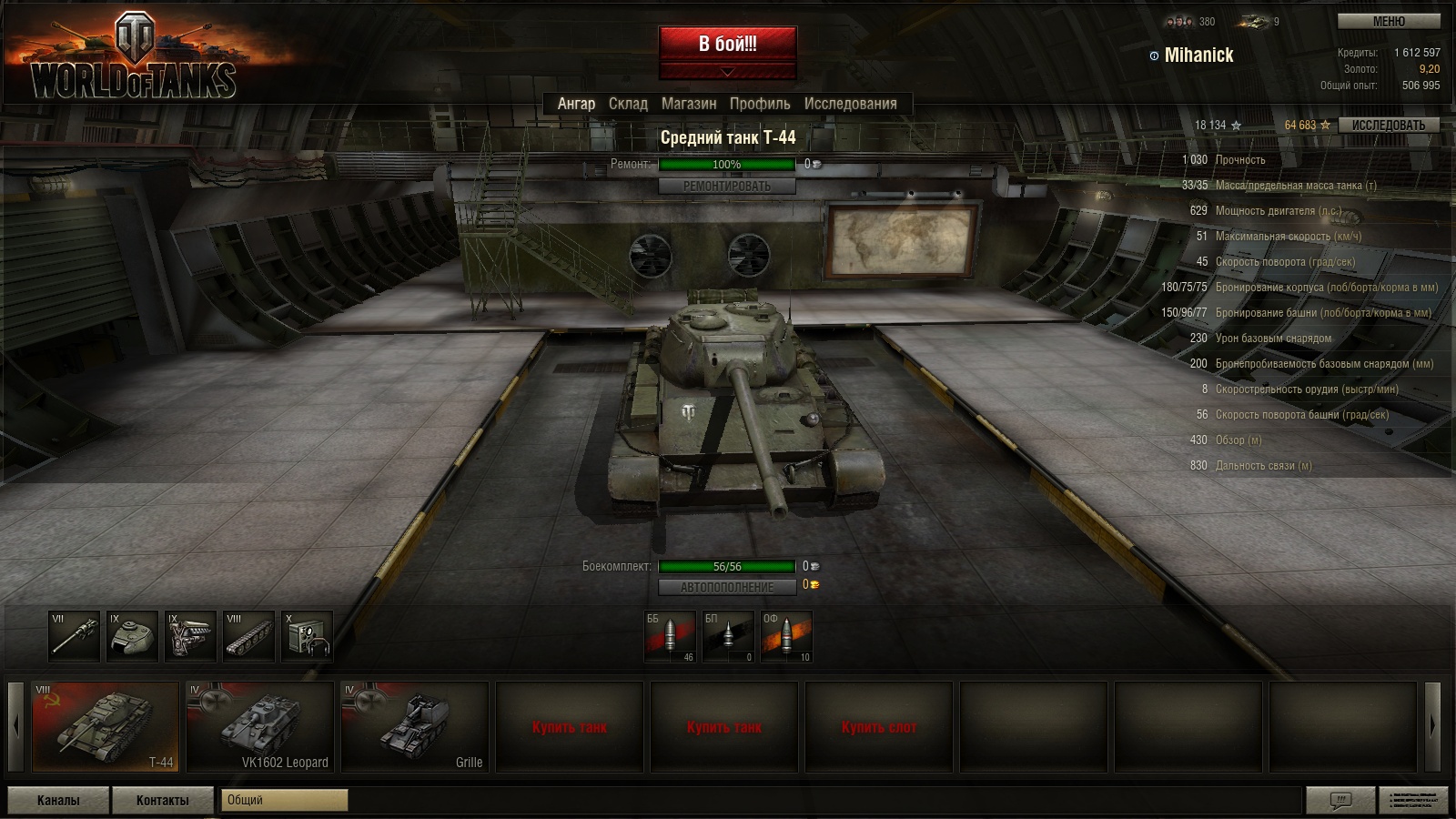
Task: Open the Каналы chat channels button
Action: pos(58,800)
